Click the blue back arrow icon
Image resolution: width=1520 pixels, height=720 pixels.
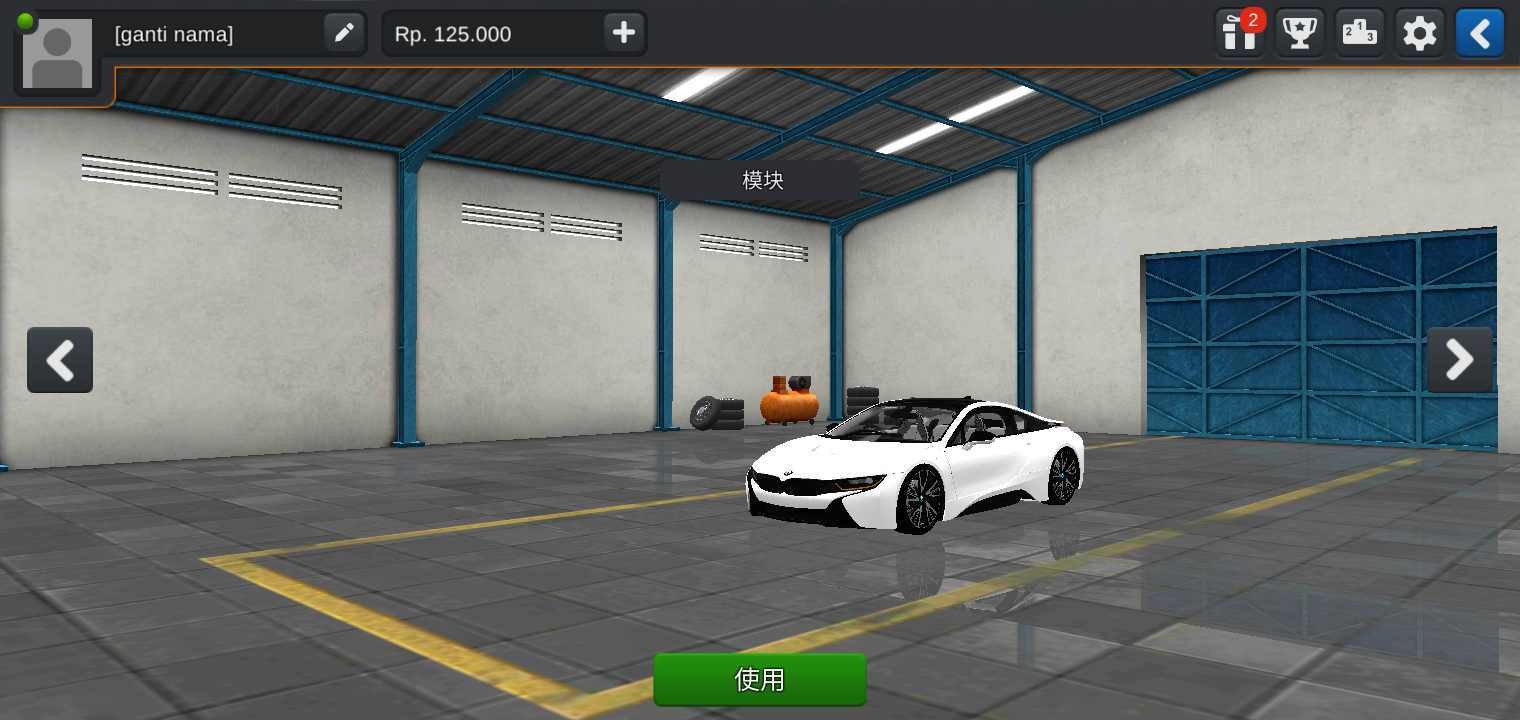(x=1479, y=33)
